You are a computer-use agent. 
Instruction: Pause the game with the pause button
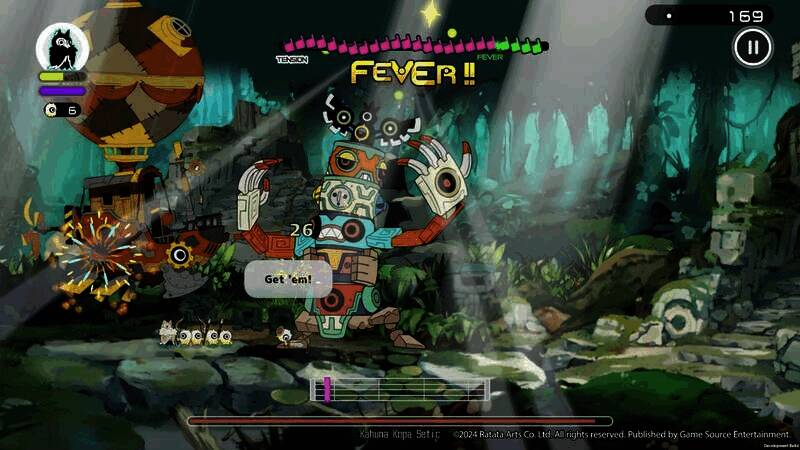[x=752, y=46]
